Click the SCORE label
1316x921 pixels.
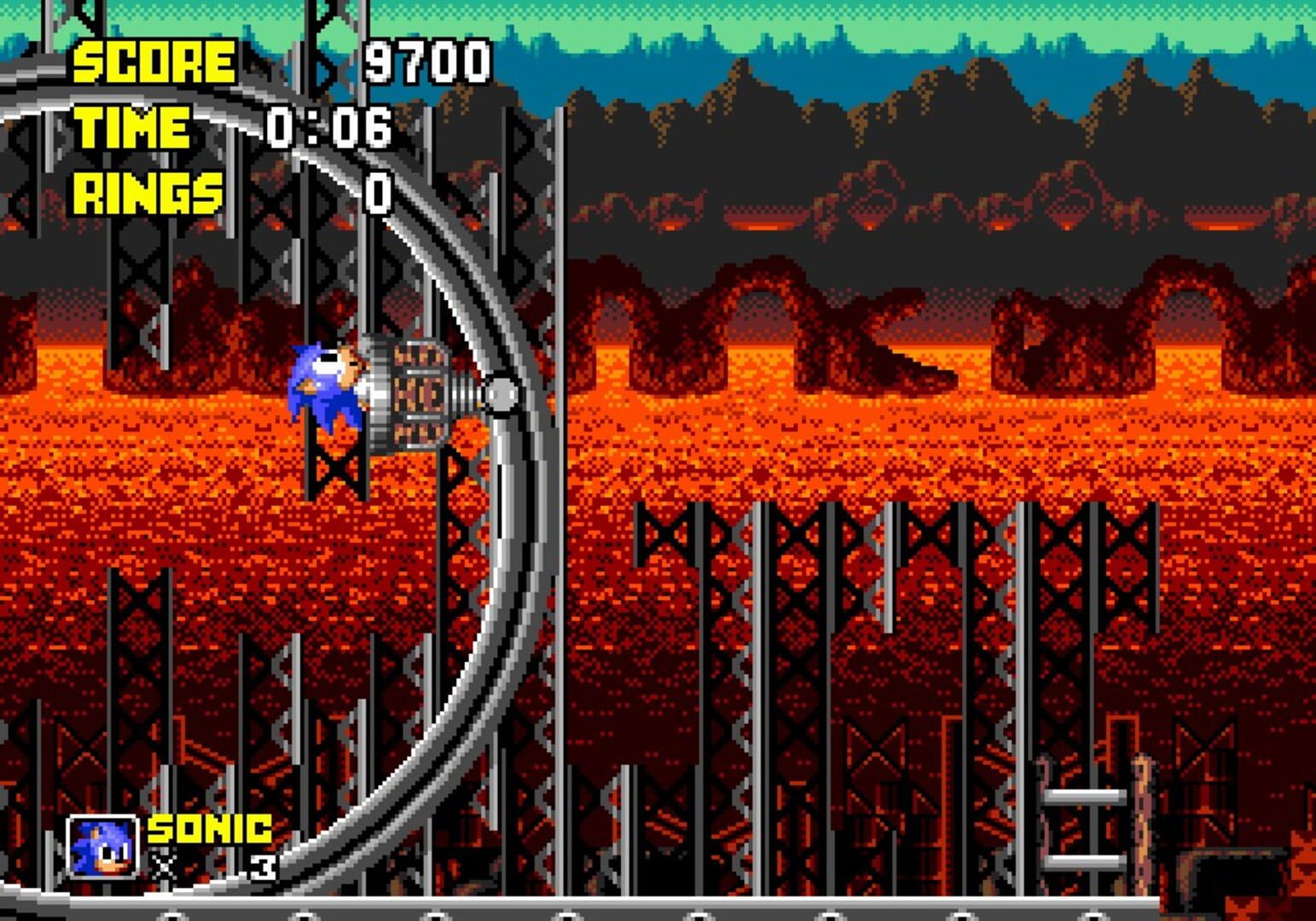154,61
